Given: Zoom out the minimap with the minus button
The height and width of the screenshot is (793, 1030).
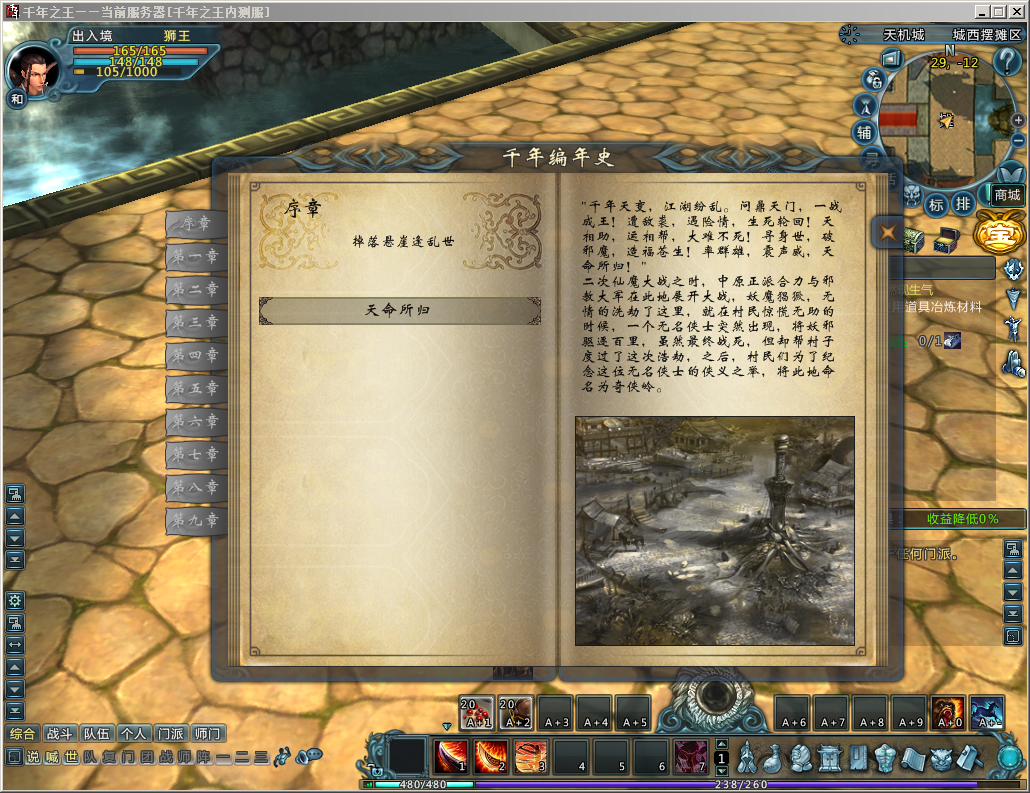Looking at the screenshot, I should coord(1018,141).
